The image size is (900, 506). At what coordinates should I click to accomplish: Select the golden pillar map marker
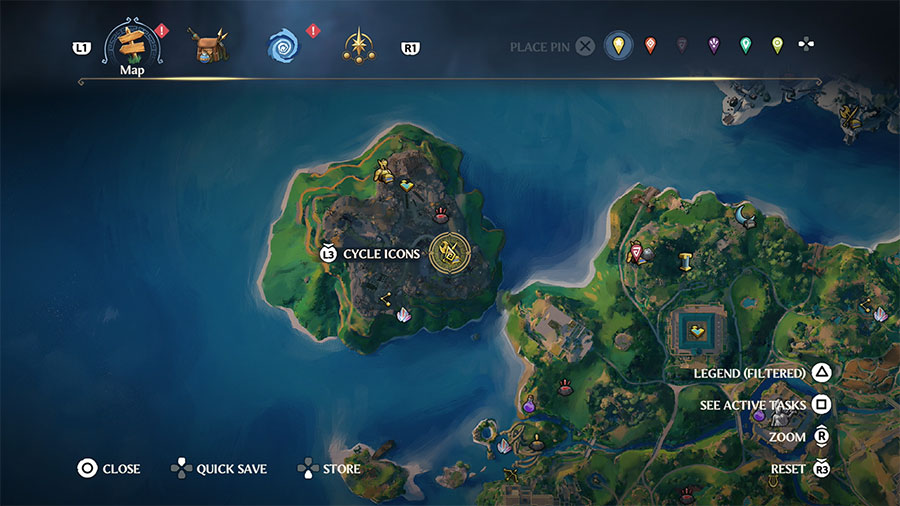point(686,263)
